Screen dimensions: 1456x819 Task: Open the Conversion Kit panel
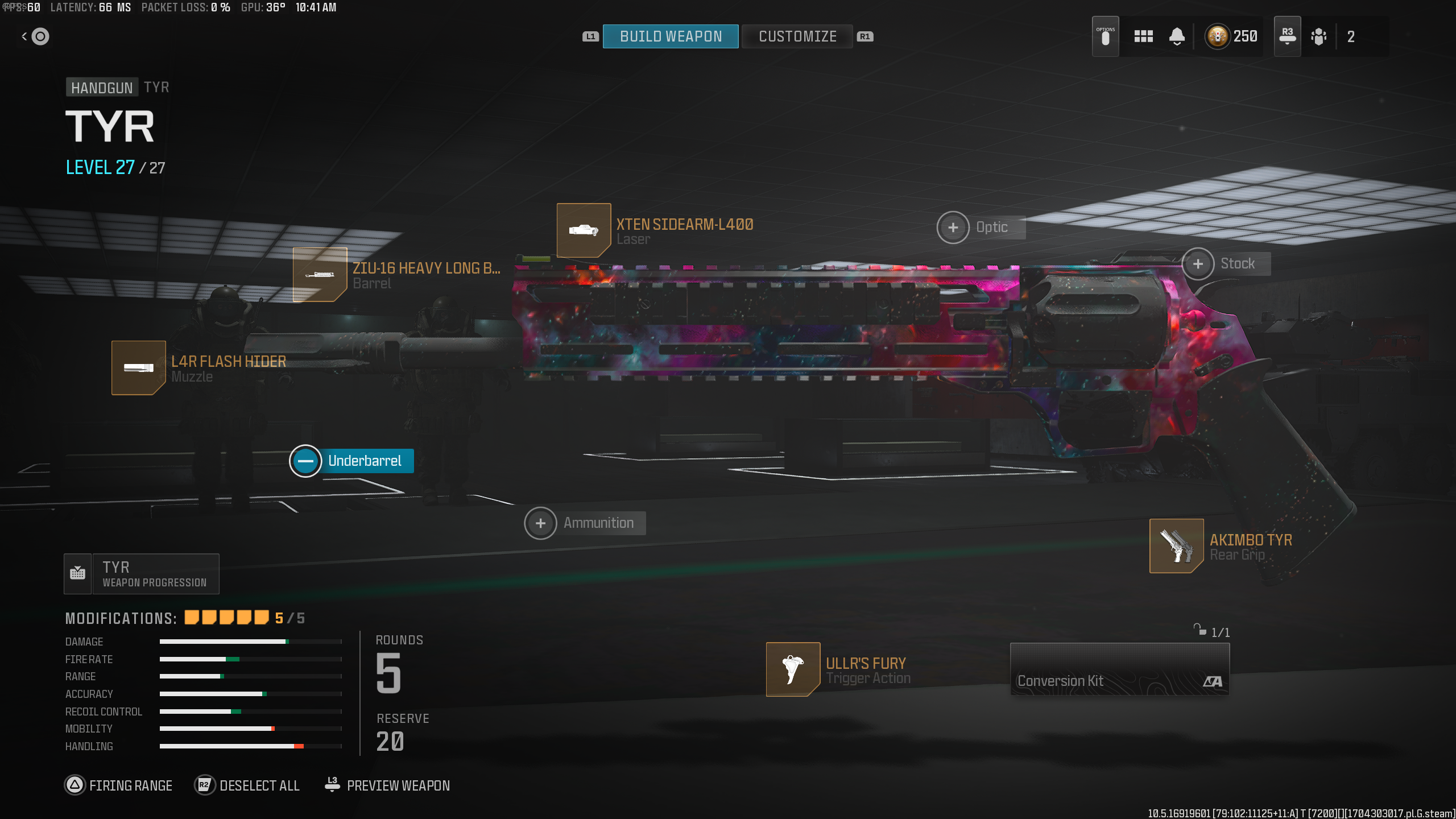point(1119,669)
